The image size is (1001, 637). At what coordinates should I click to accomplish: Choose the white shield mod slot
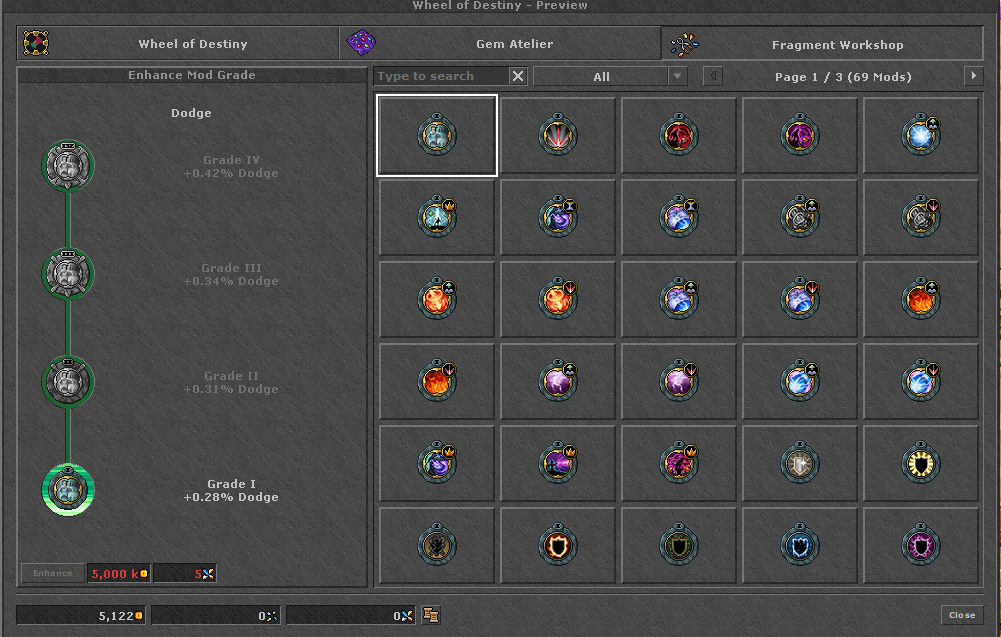(800, 463)
